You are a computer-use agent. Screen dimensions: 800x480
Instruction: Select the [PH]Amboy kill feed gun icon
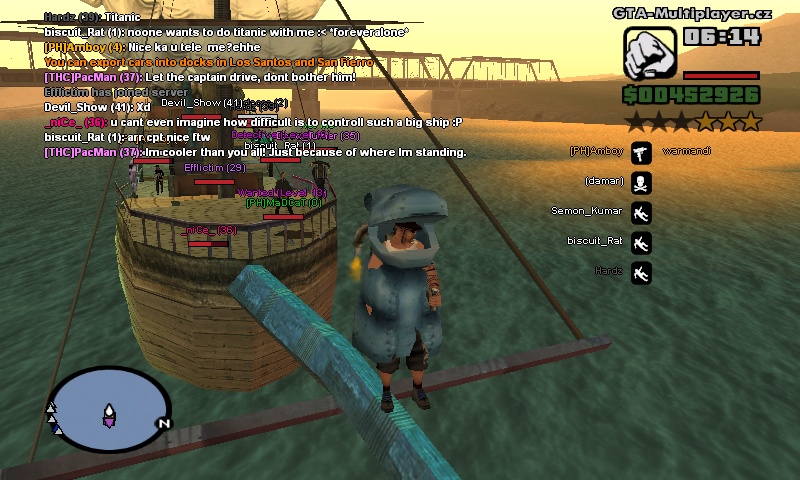tap(642, 152)
